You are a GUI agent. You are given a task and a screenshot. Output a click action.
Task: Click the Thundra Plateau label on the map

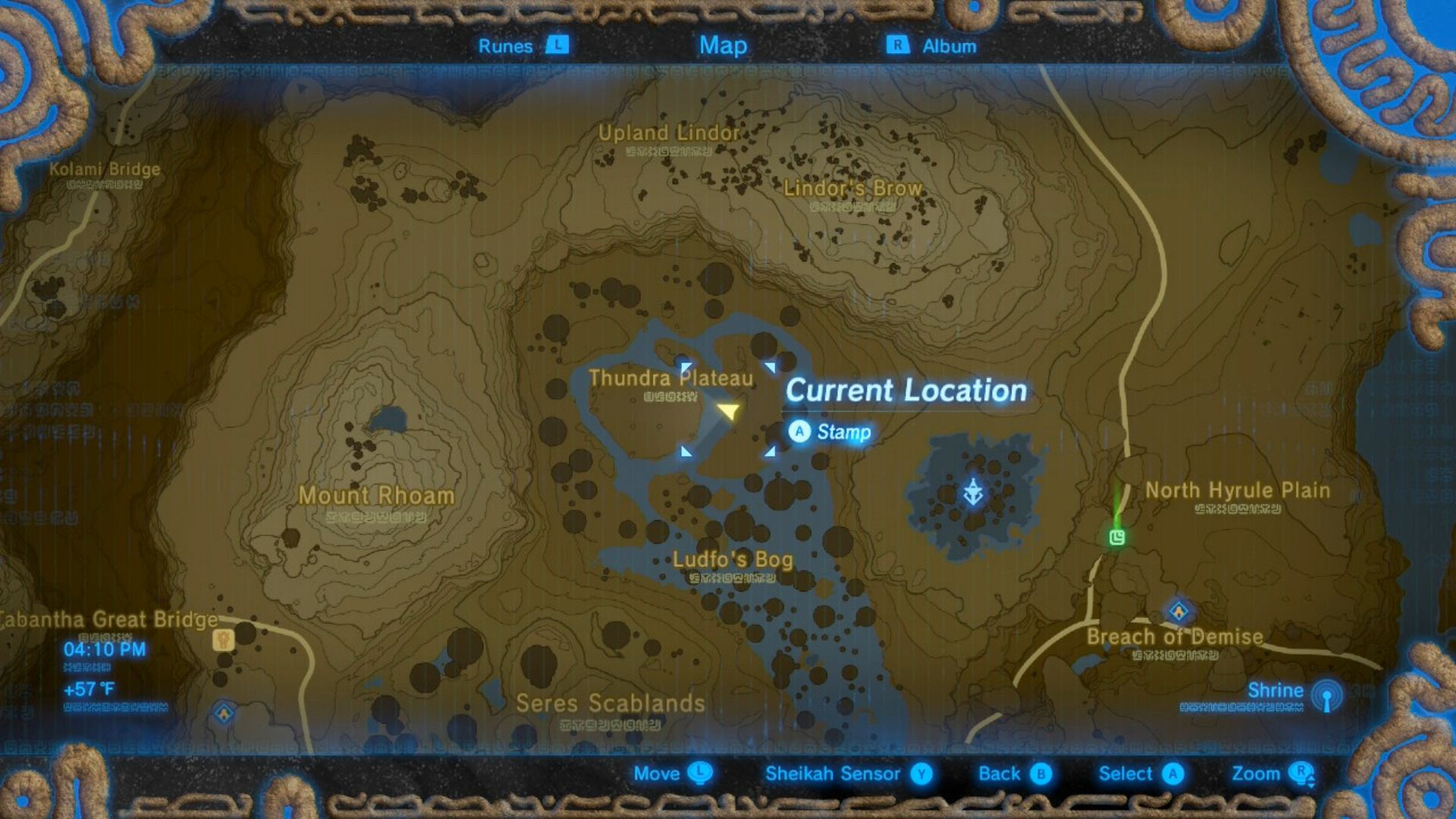click(x=672, y=378)
